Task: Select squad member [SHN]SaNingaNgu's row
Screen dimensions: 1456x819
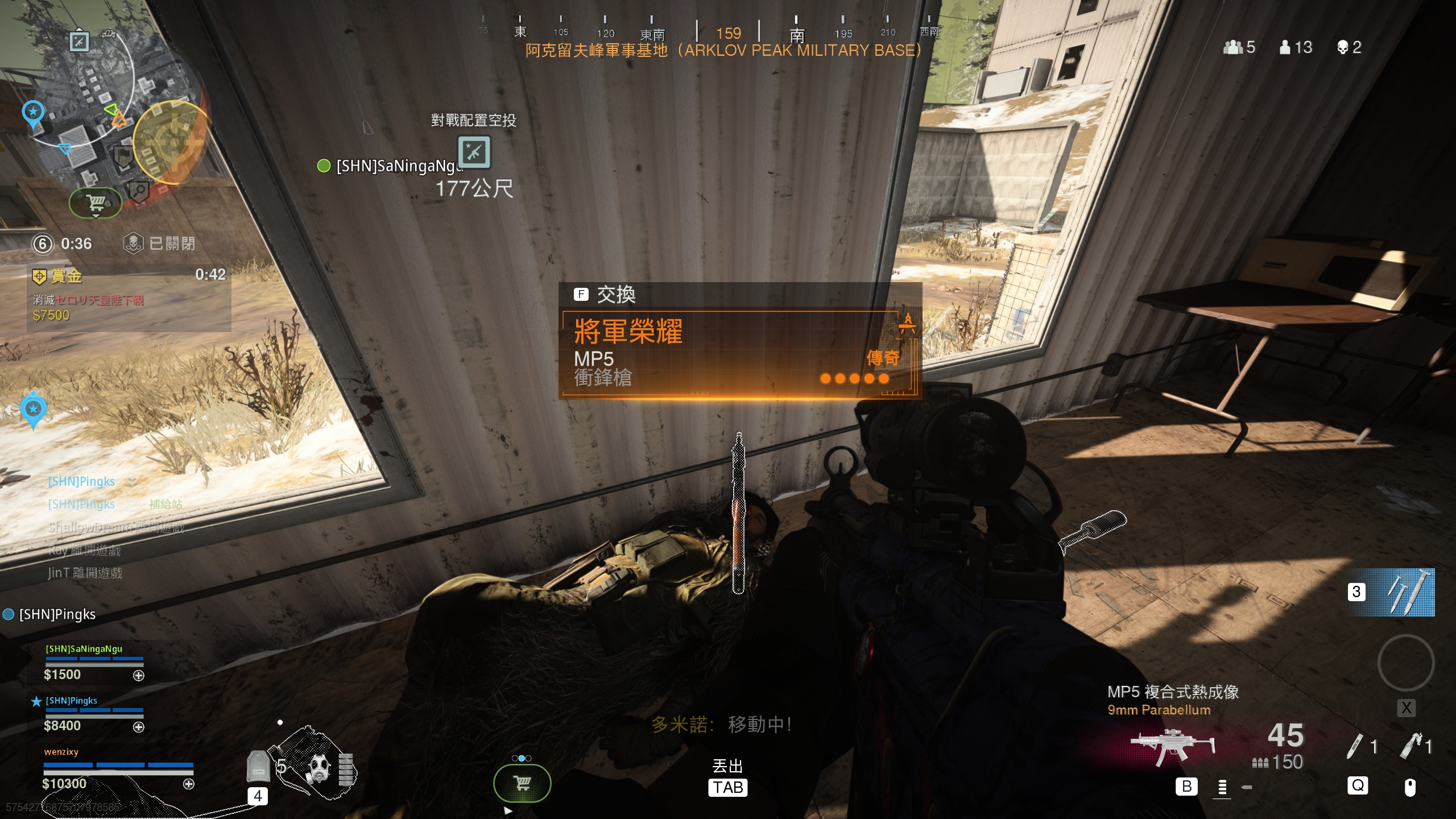Action: pos(94,662)
